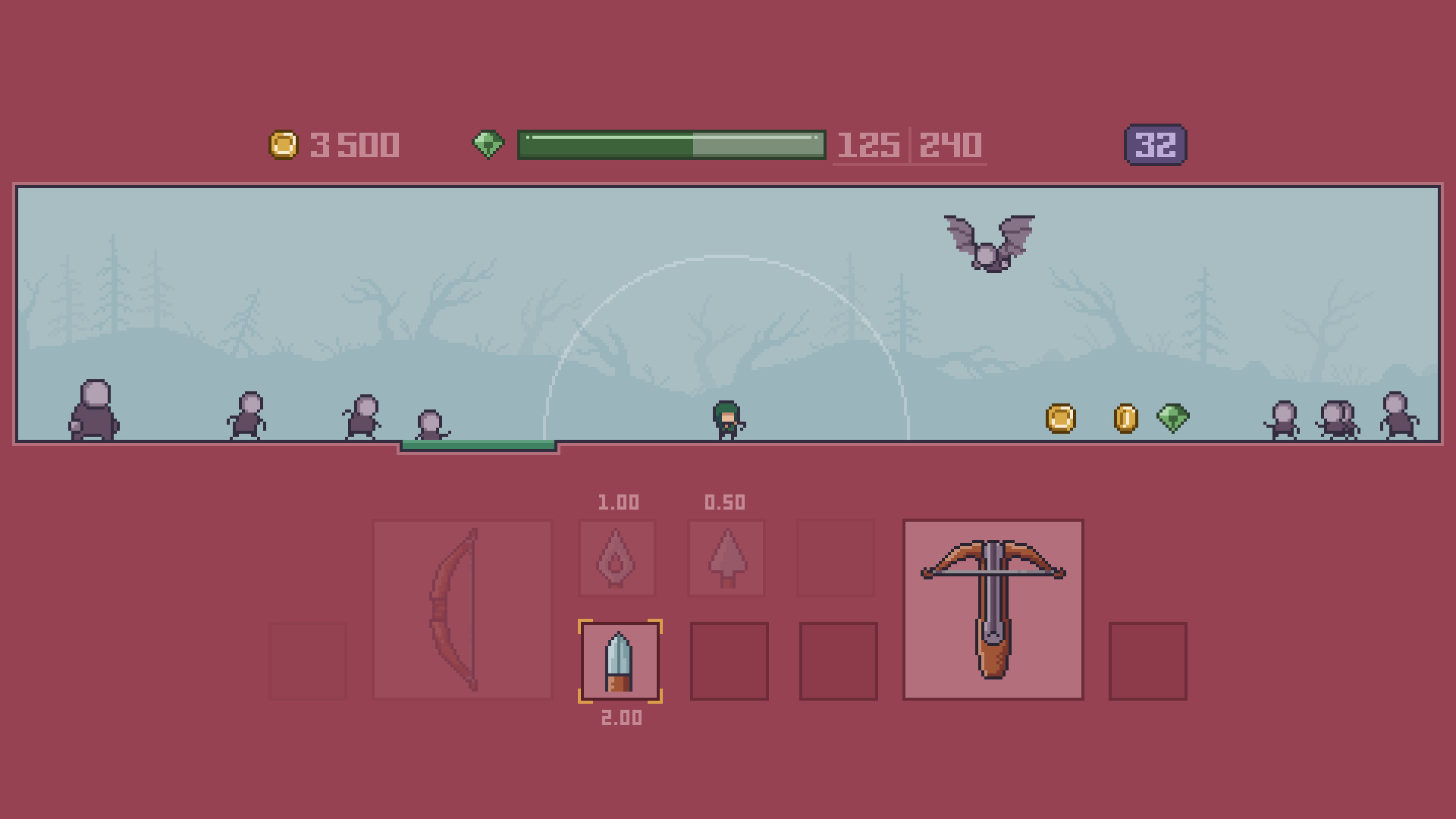
Task: Click the equipped bolt ammo icon labeled 2.00
Action: click(618, 658)
